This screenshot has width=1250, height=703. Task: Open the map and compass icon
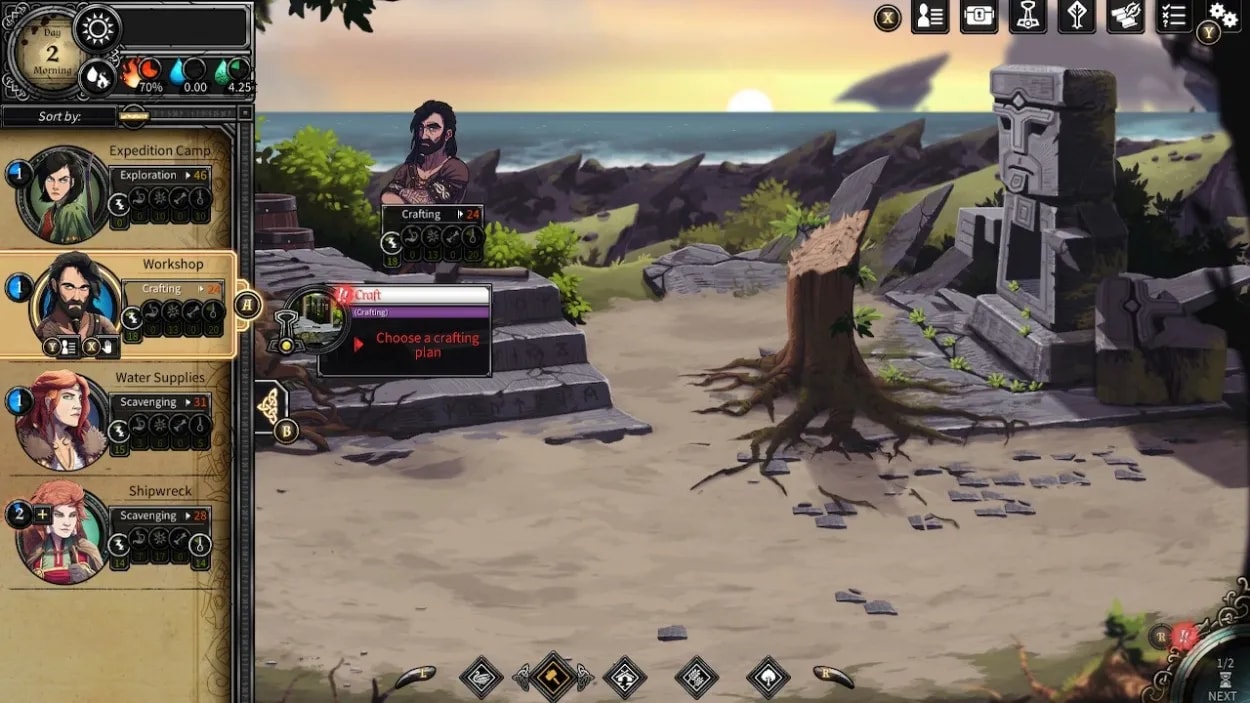pos(1125,17)
